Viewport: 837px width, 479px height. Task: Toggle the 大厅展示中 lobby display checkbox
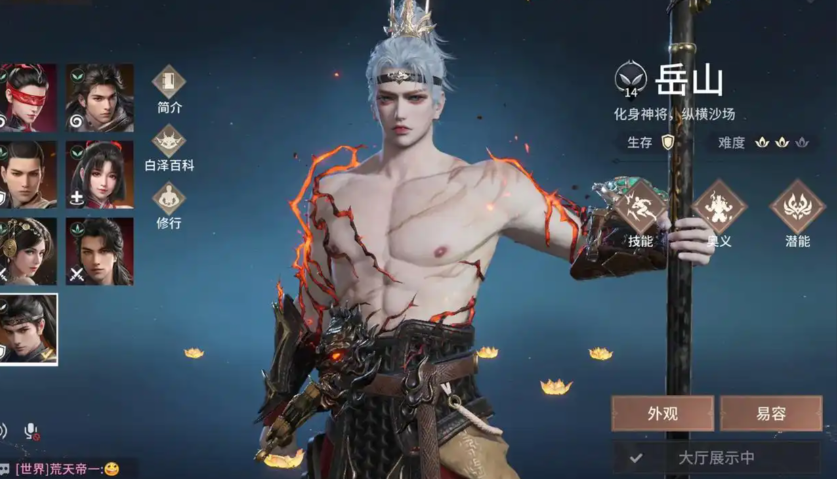(x=636, y=458)
